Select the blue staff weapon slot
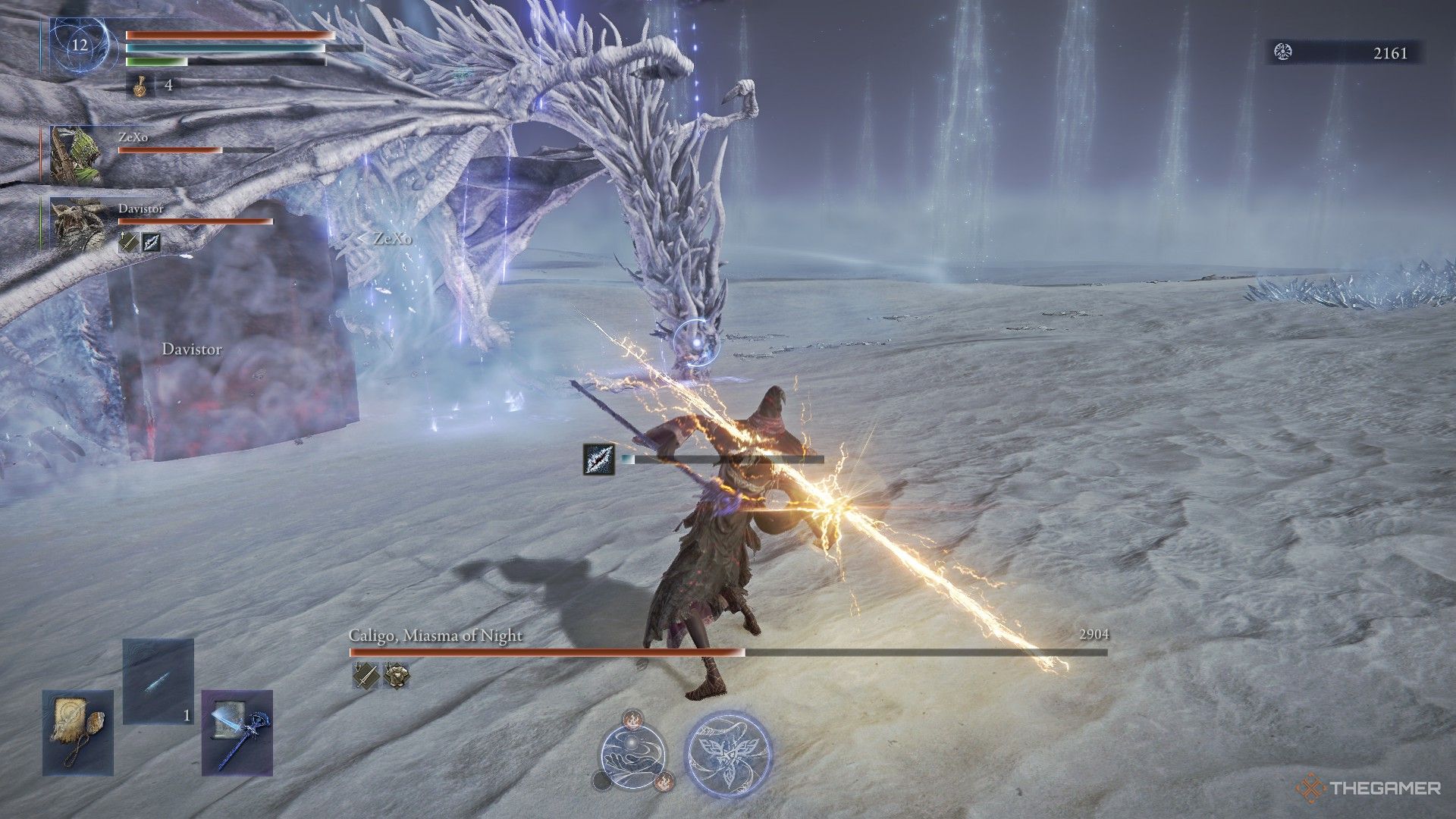The height and width of the screenshot is (819, 1456). (237, 732)
